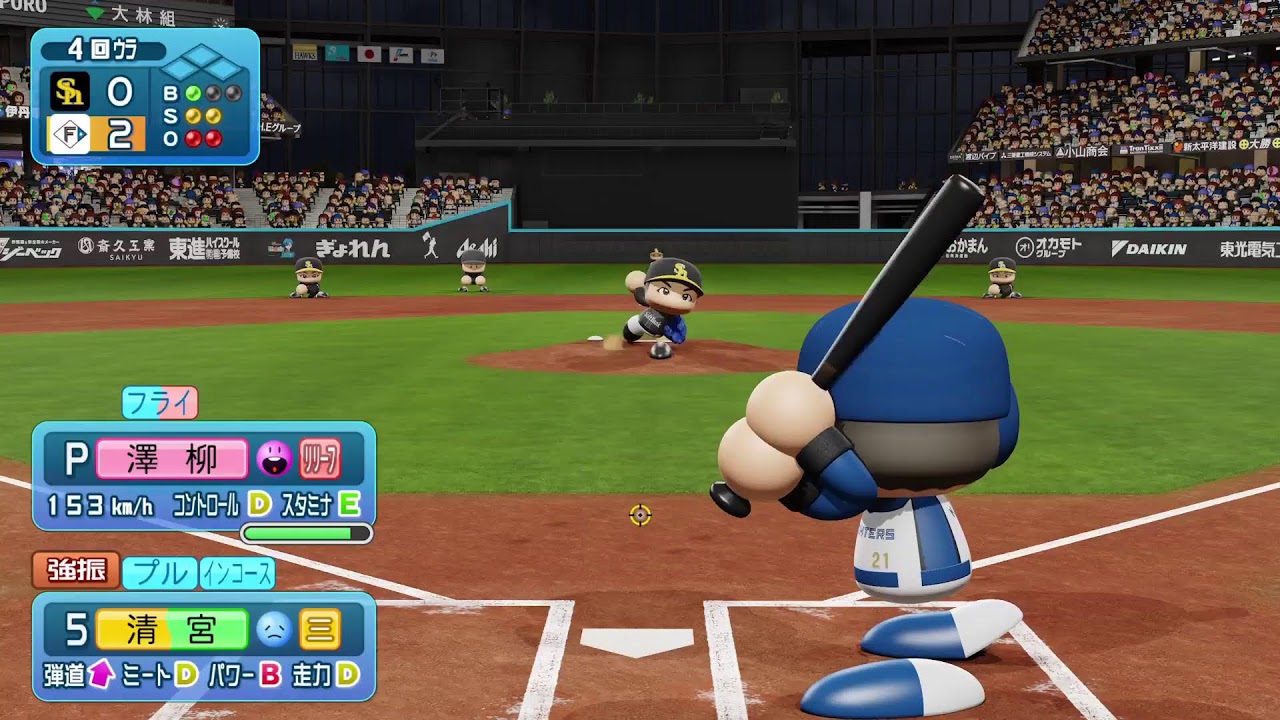The image size is (1280, 720).
Task: Click the batter's 三 position icon
Action: click(x=320, y=629)
